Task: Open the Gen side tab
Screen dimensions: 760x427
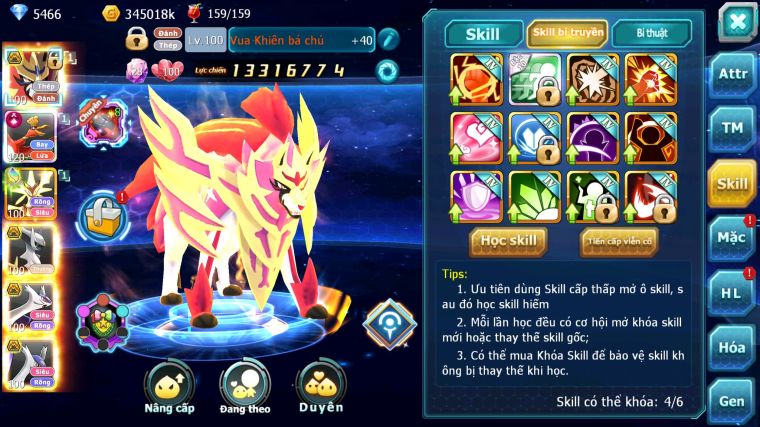Action: (732, 400)
